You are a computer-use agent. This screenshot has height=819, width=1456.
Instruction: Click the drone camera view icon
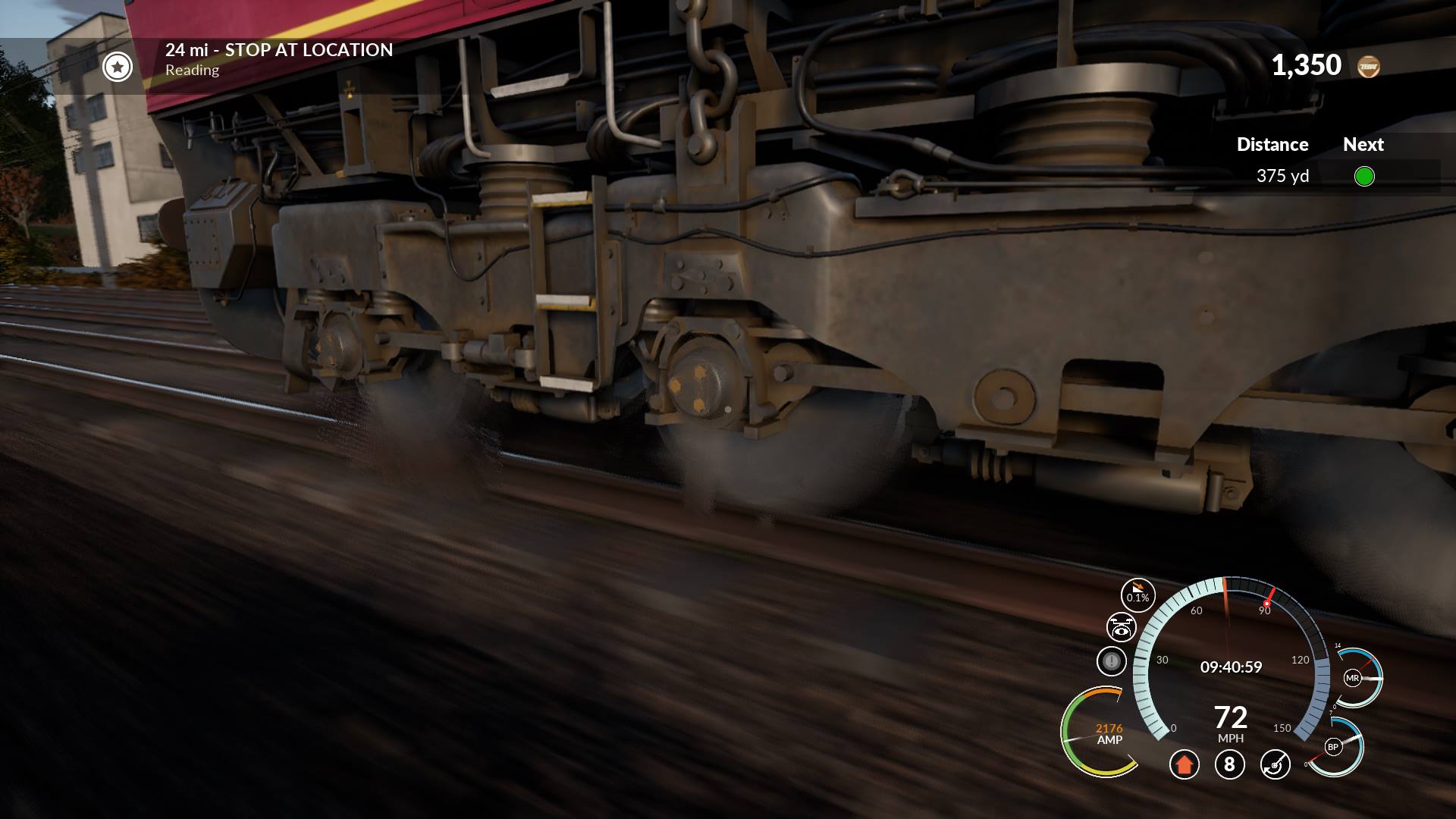click(1121, 628)
